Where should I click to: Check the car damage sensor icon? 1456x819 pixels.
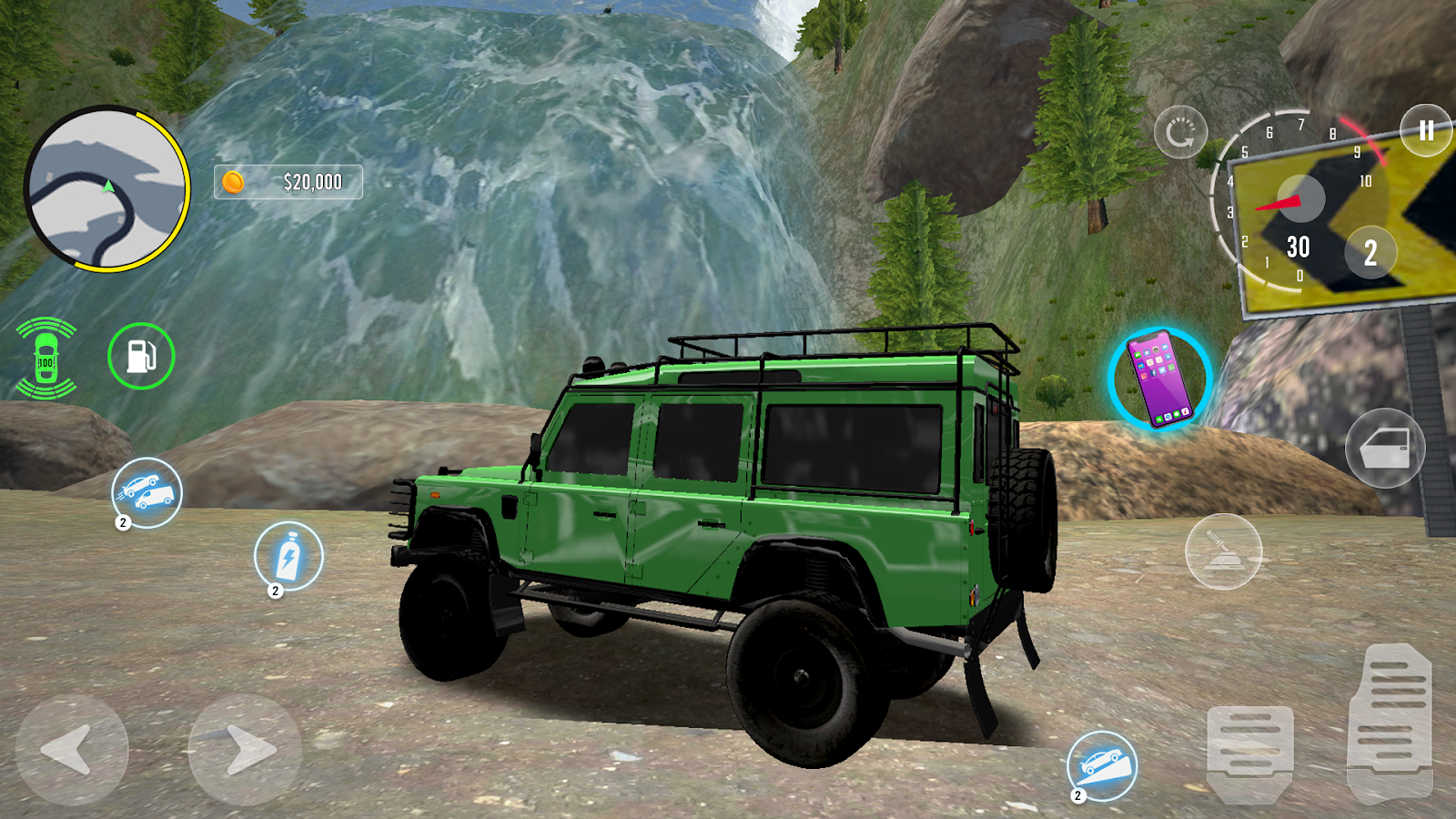45,359
